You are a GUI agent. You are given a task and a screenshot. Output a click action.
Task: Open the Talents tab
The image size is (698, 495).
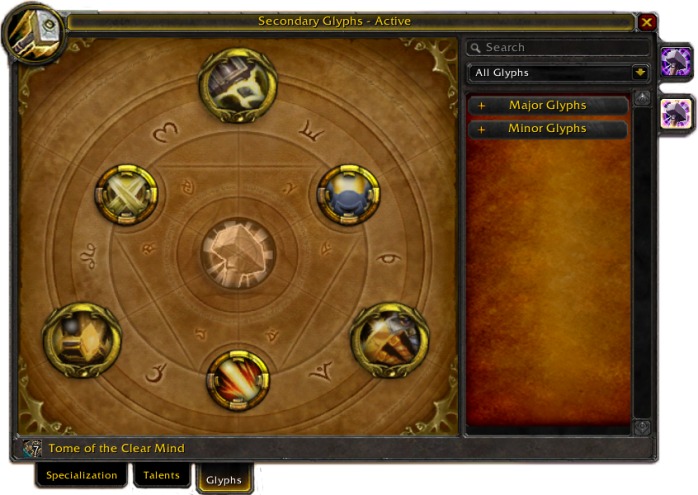coord(162,476)
